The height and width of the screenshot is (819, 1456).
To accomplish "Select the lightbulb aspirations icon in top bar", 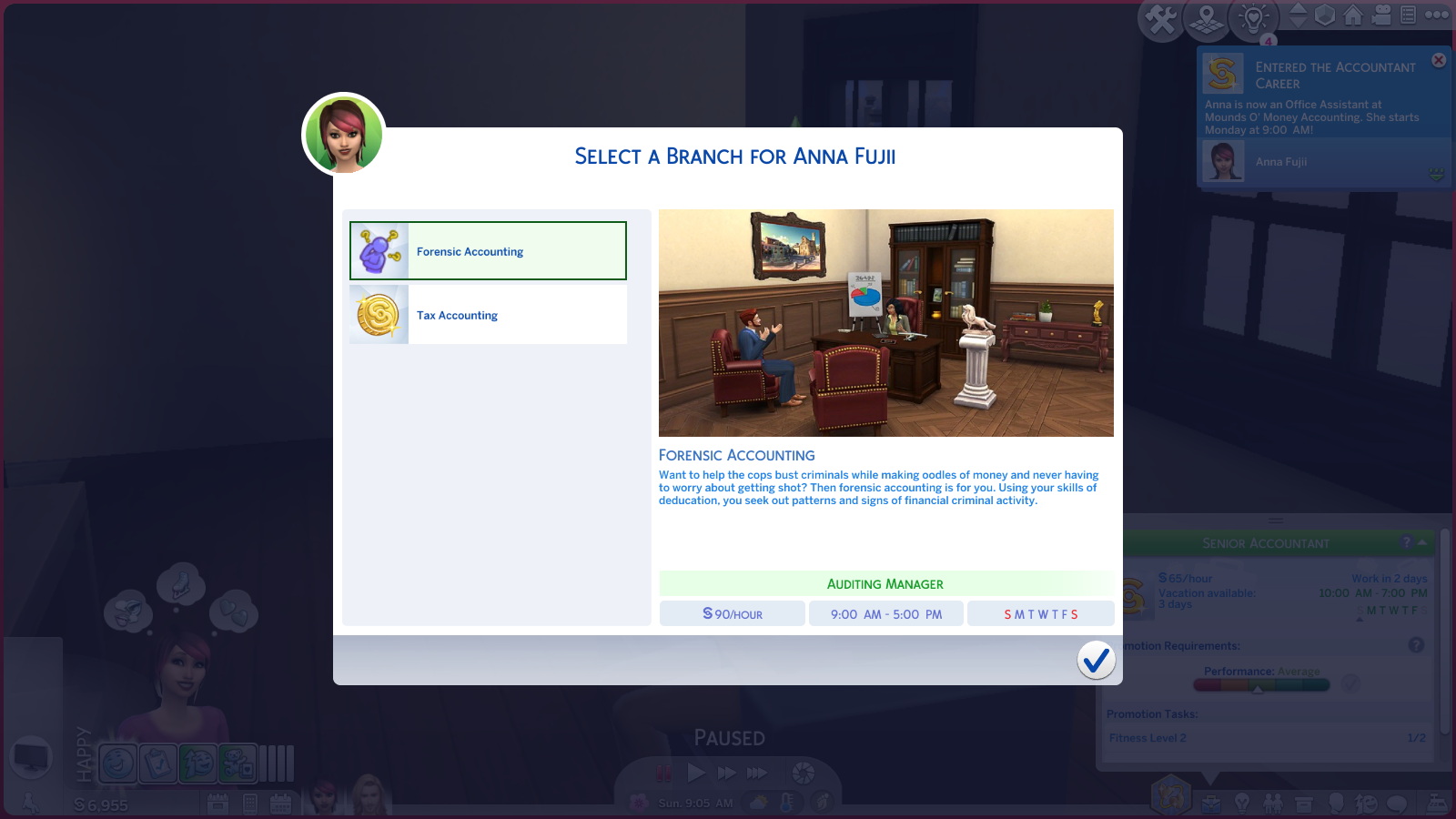I will [1252, 18].
